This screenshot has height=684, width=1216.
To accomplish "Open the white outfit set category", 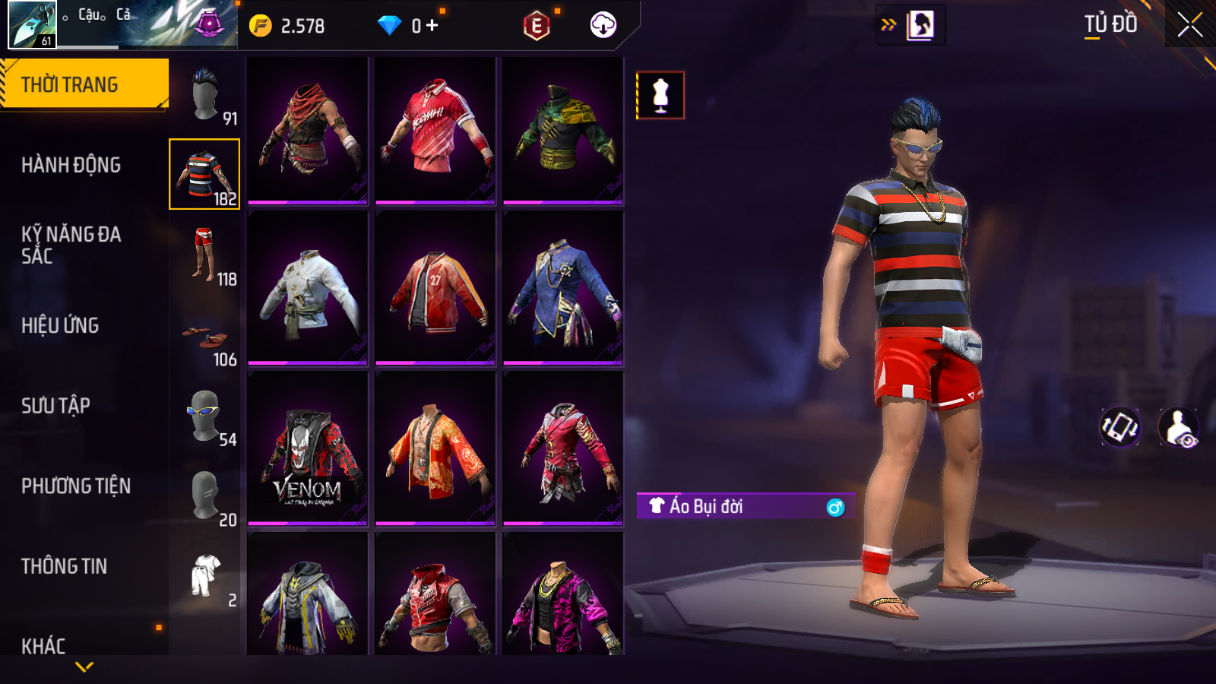I will point(205,576).
